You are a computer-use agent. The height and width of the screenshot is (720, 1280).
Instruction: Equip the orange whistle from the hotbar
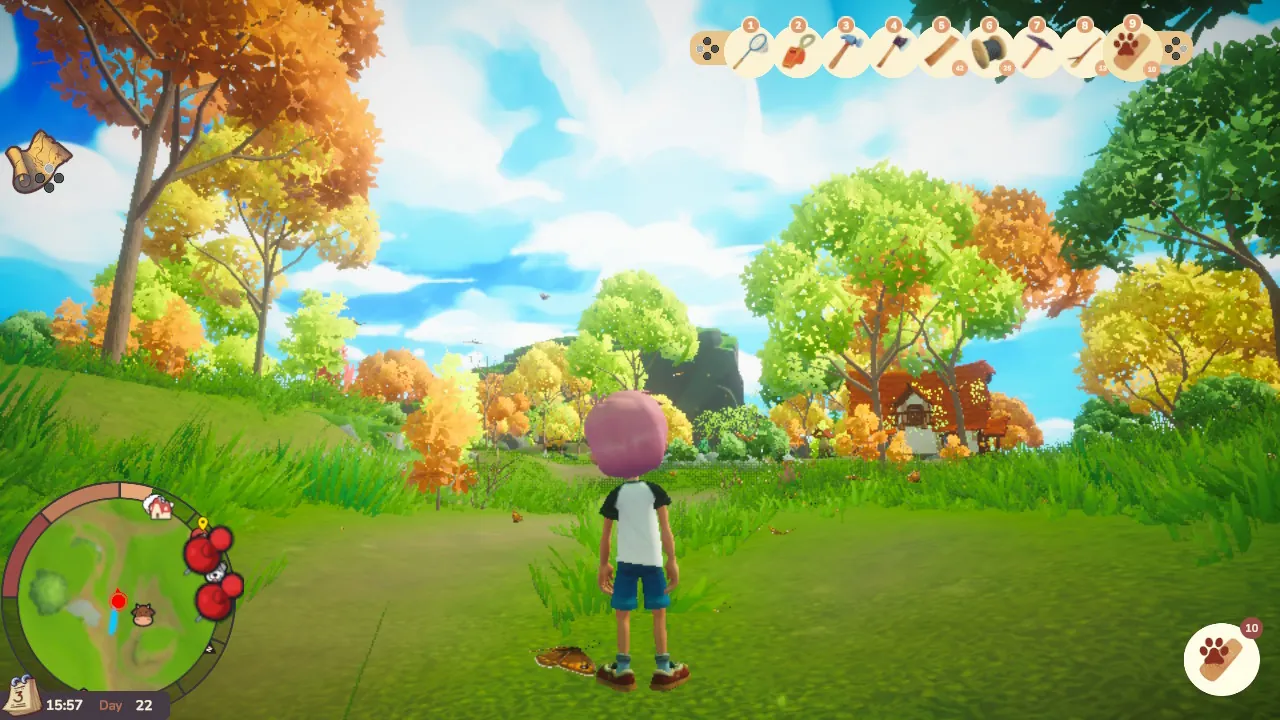[796, 50]
